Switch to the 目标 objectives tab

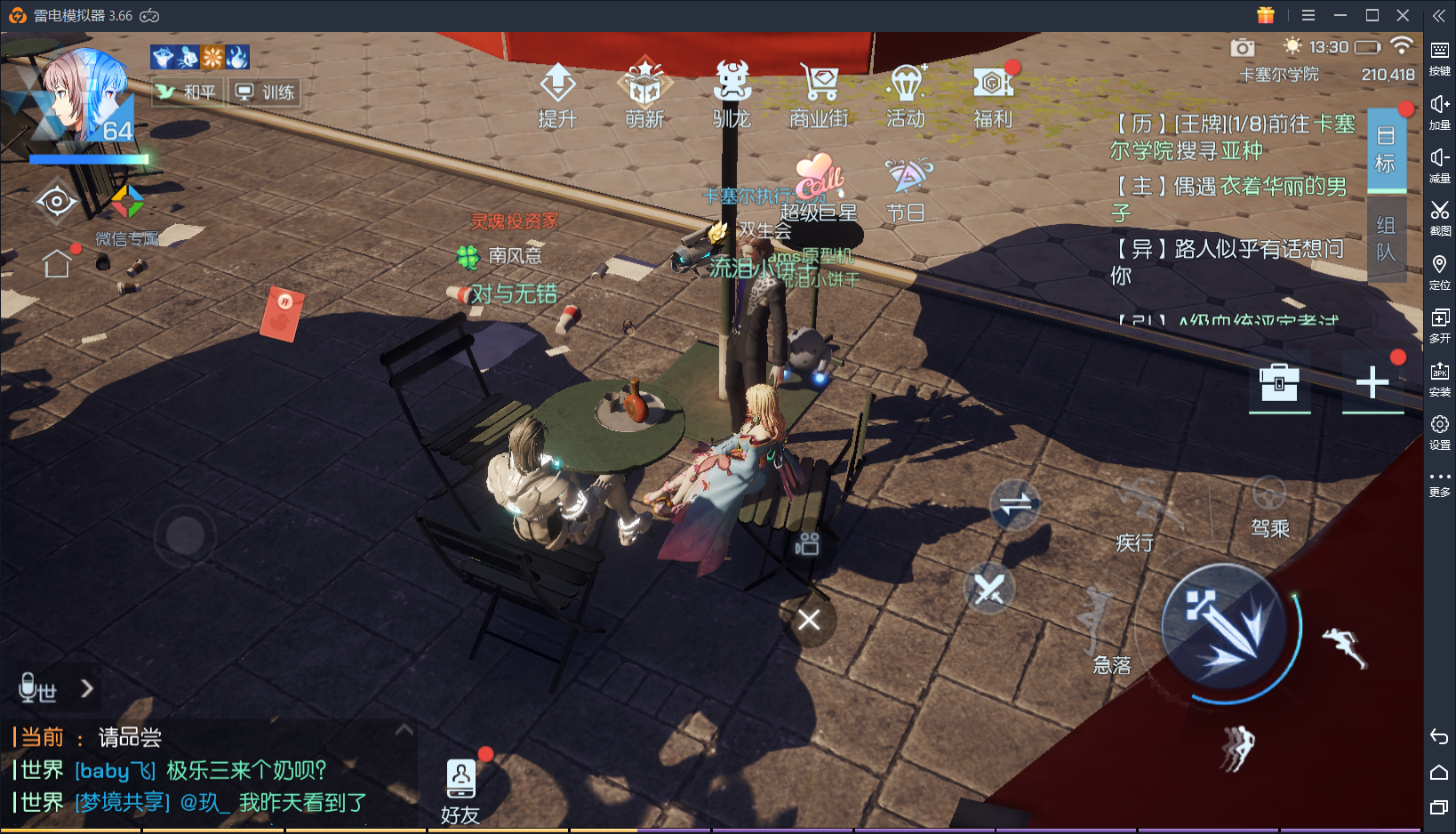1385,149
